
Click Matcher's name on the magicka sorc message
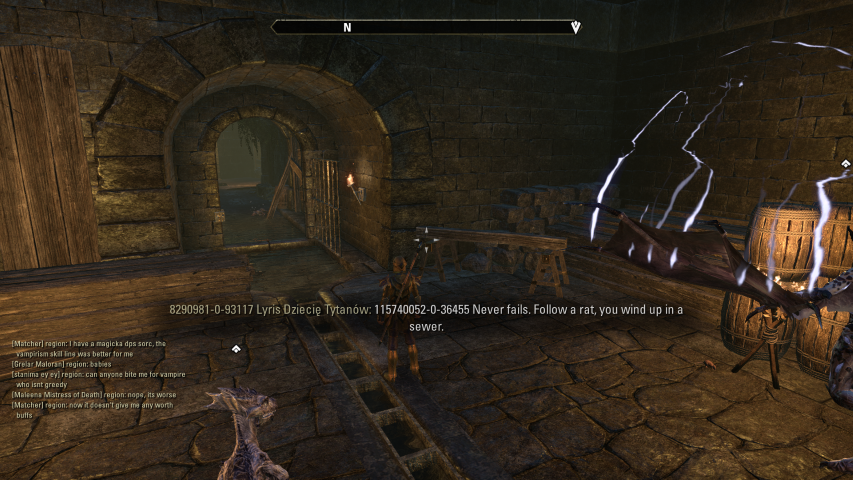point(29,343)
